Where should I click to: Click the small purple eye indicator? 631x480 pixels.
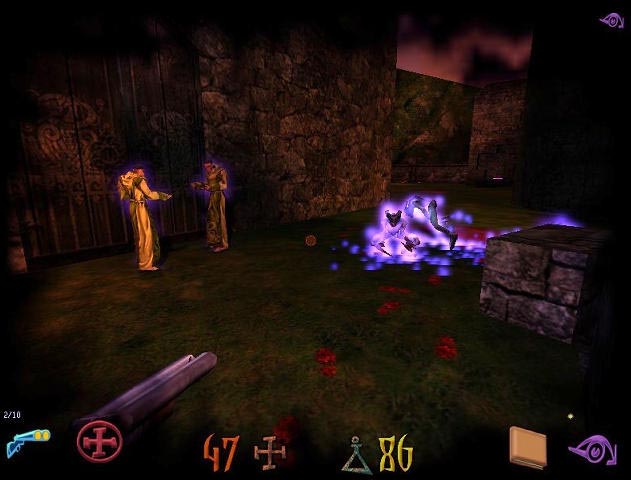(611, 20)
